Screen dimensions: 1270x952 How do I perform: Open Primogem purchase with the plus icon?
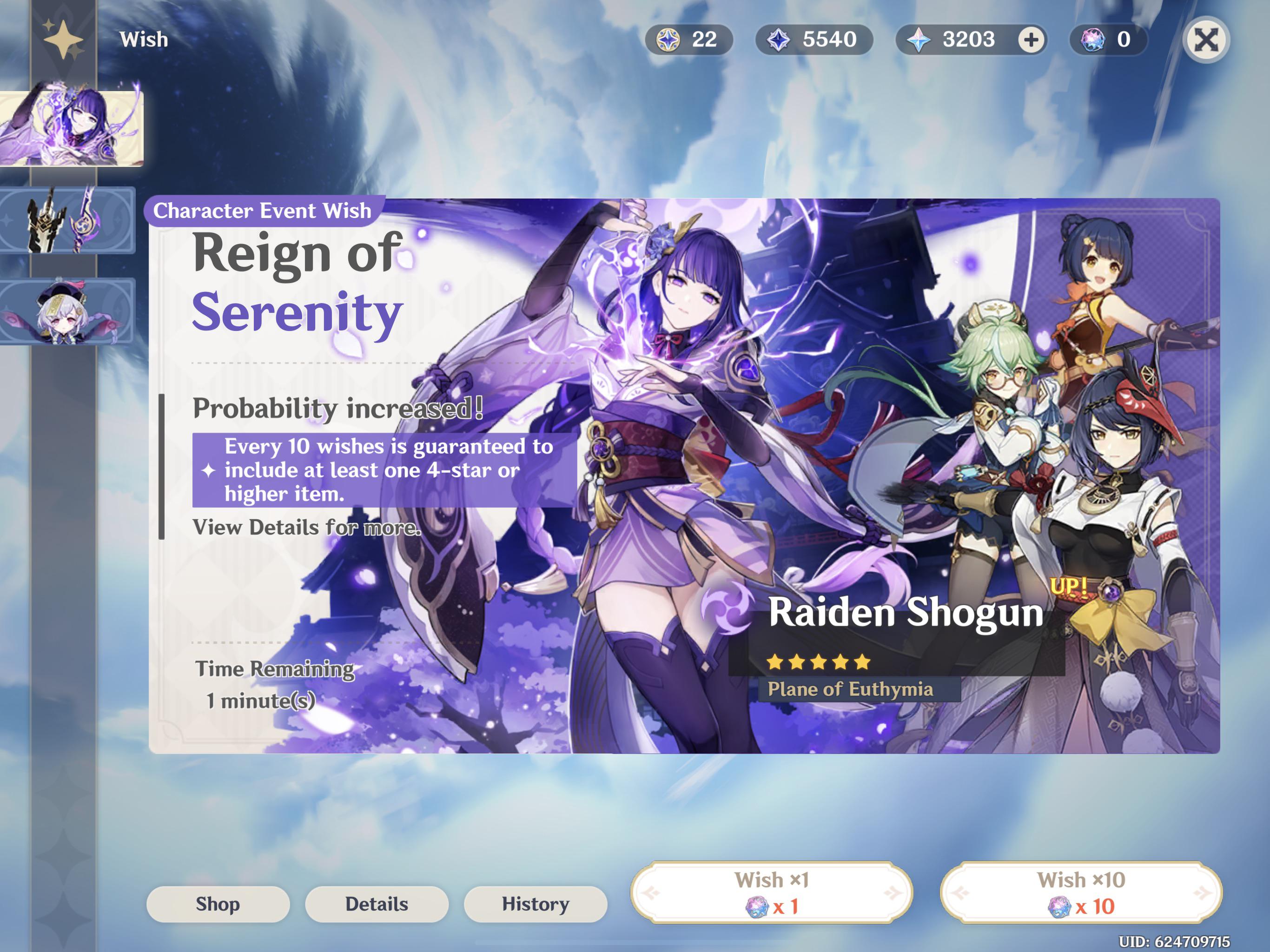[x=1032, y=40]
